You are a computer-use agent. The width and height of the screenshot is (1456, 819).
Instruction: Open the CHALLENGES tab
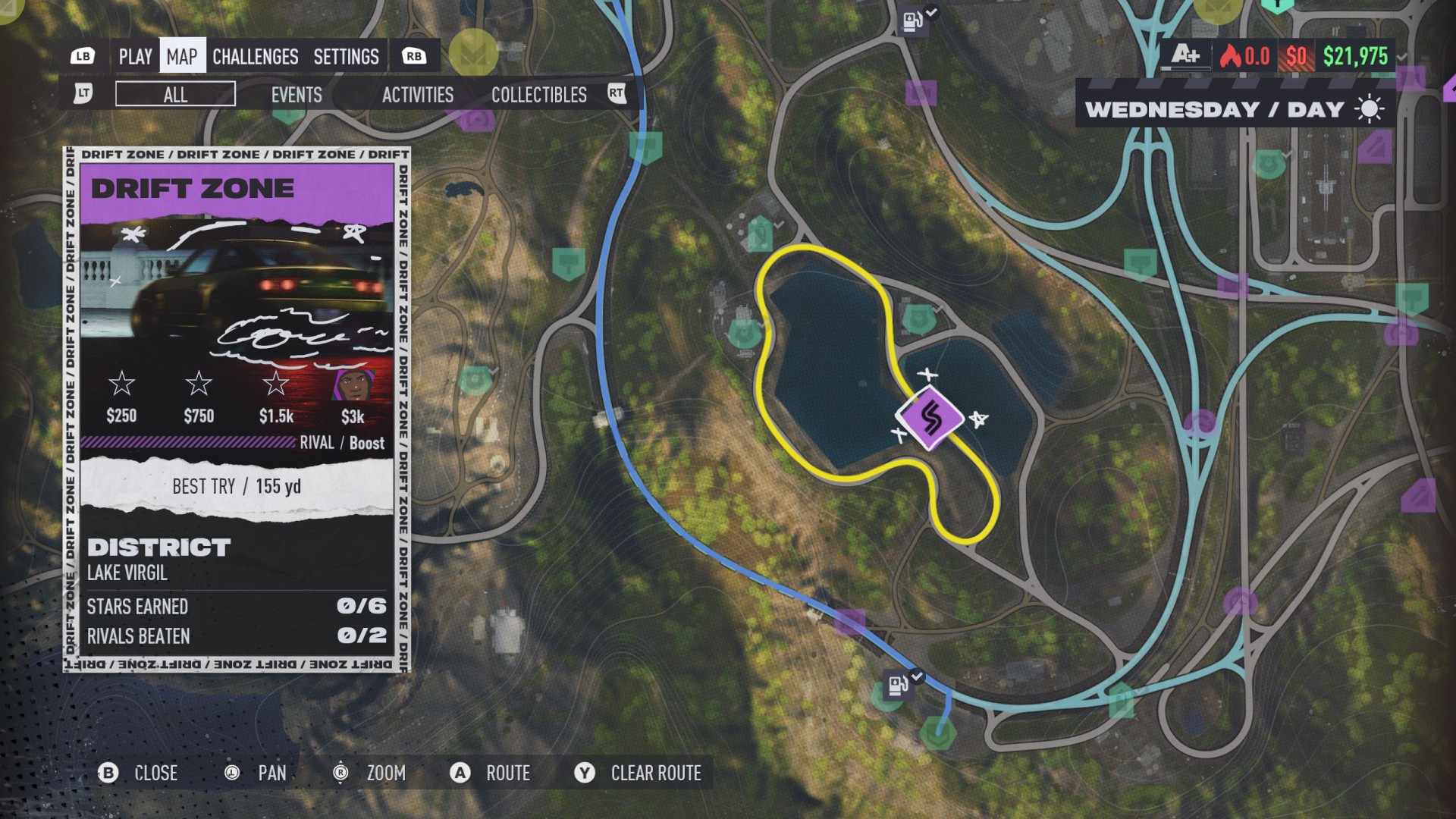(255, 57)
